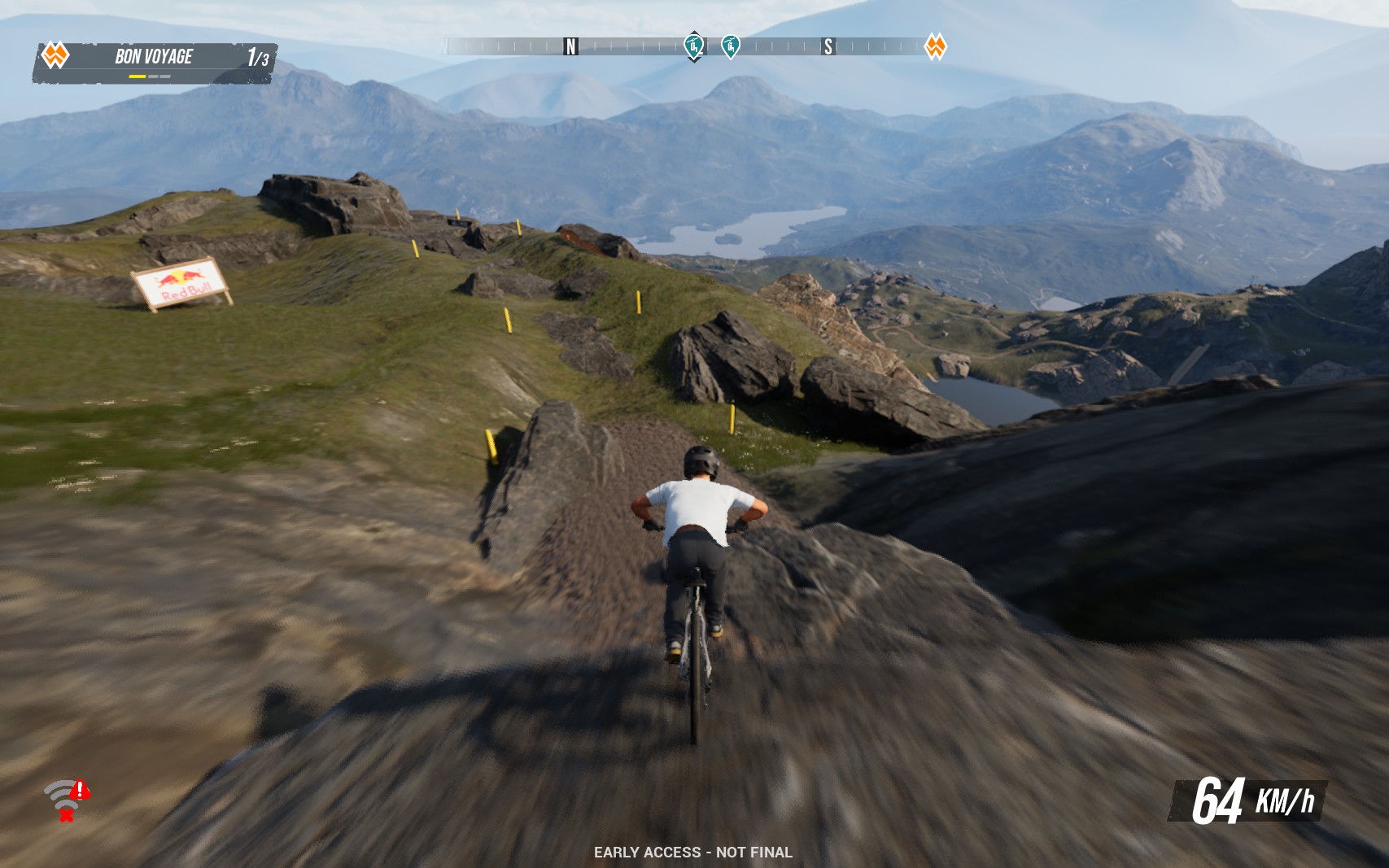The width and height of the screenshot is (1389, 868).
Task: Collapse the down arrow below the tracked checkpoint
Action: (692, 59)
